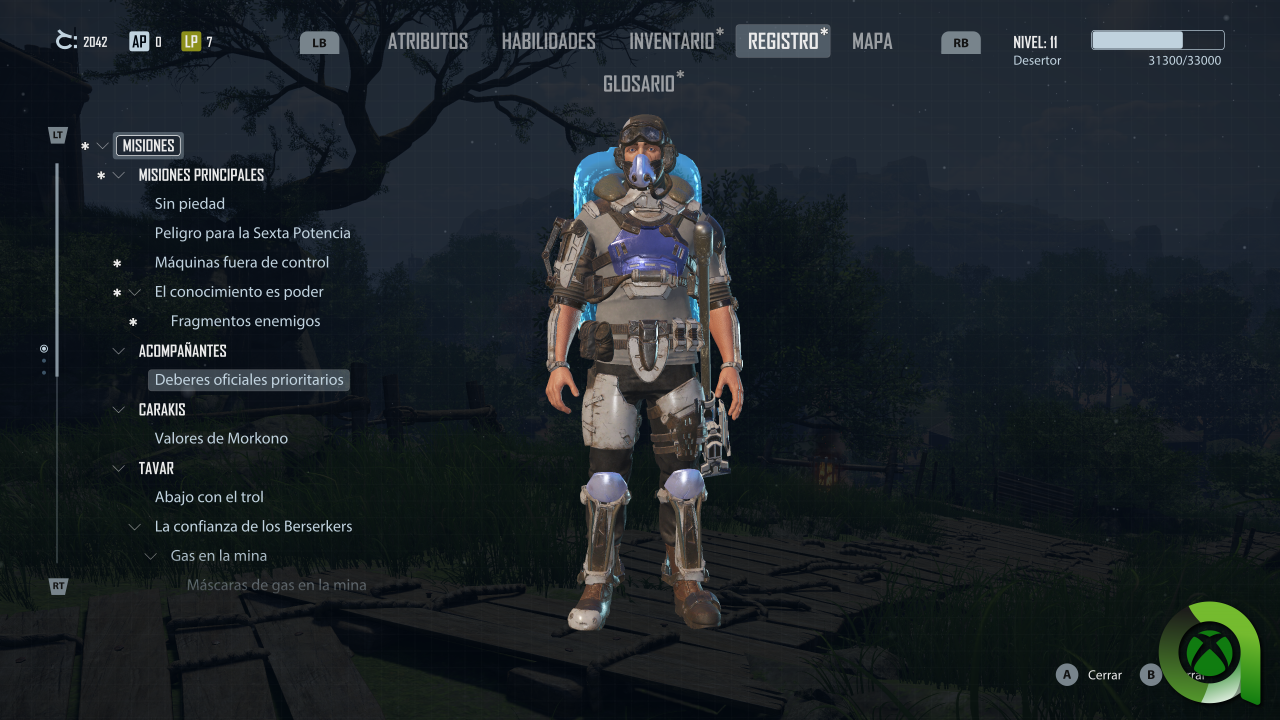
Task: Select Peligro para la Sexta Potencia quest
Action: tap(252, 233)
